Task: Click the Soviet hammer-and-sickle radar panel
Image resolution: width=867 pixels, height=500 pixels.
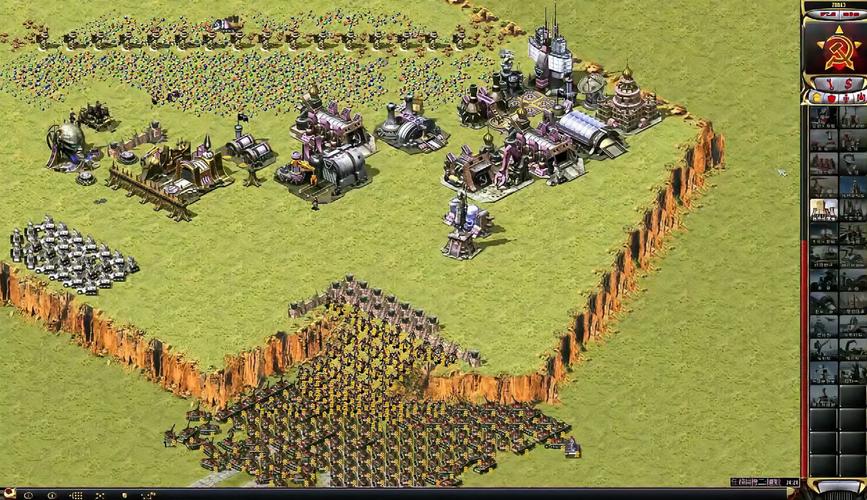Action: [x=834, y=45]
